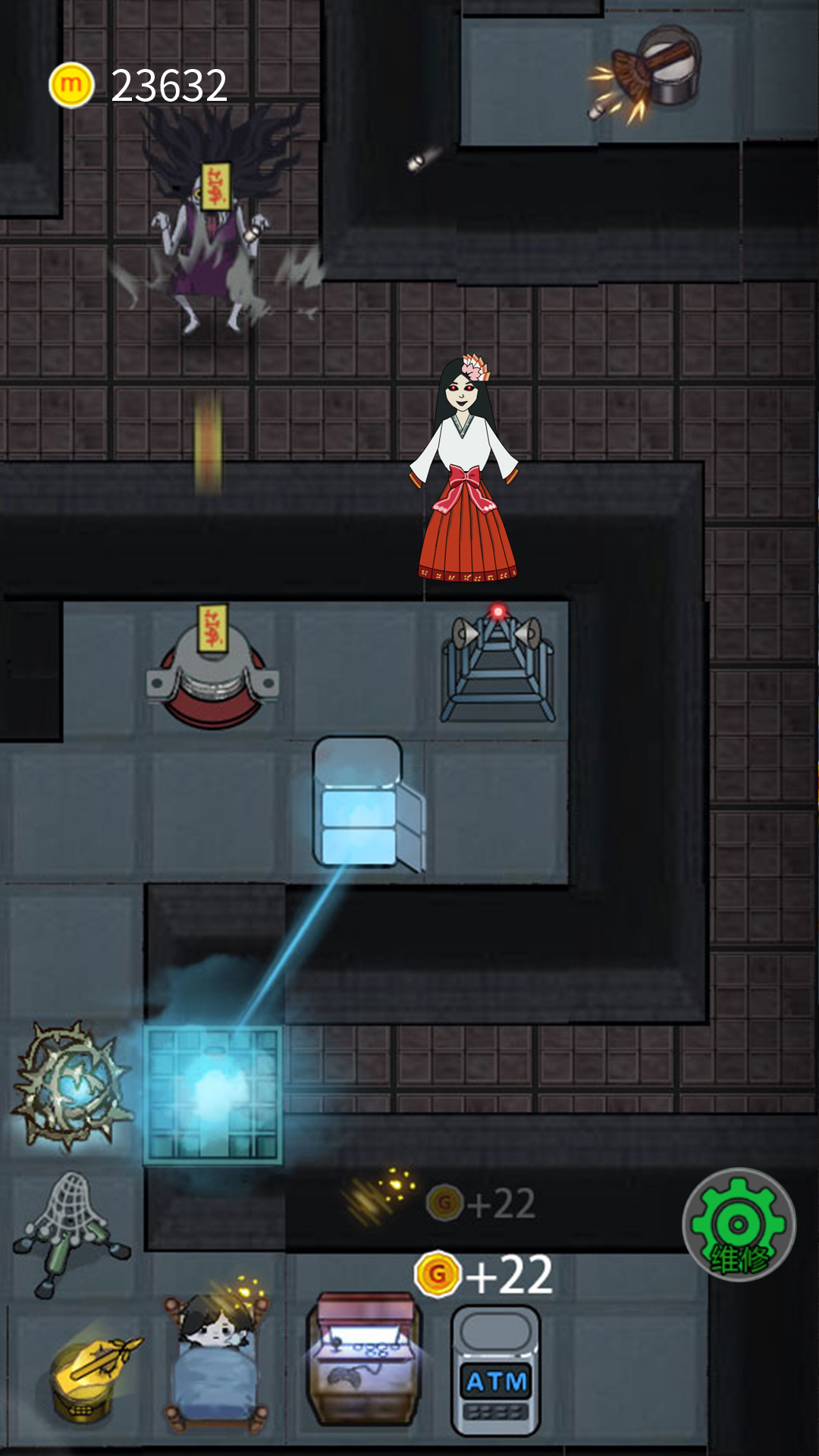Tap the green gear repair button
The width and height of the screenshot is (819, 1456).
coord(739,1225)
